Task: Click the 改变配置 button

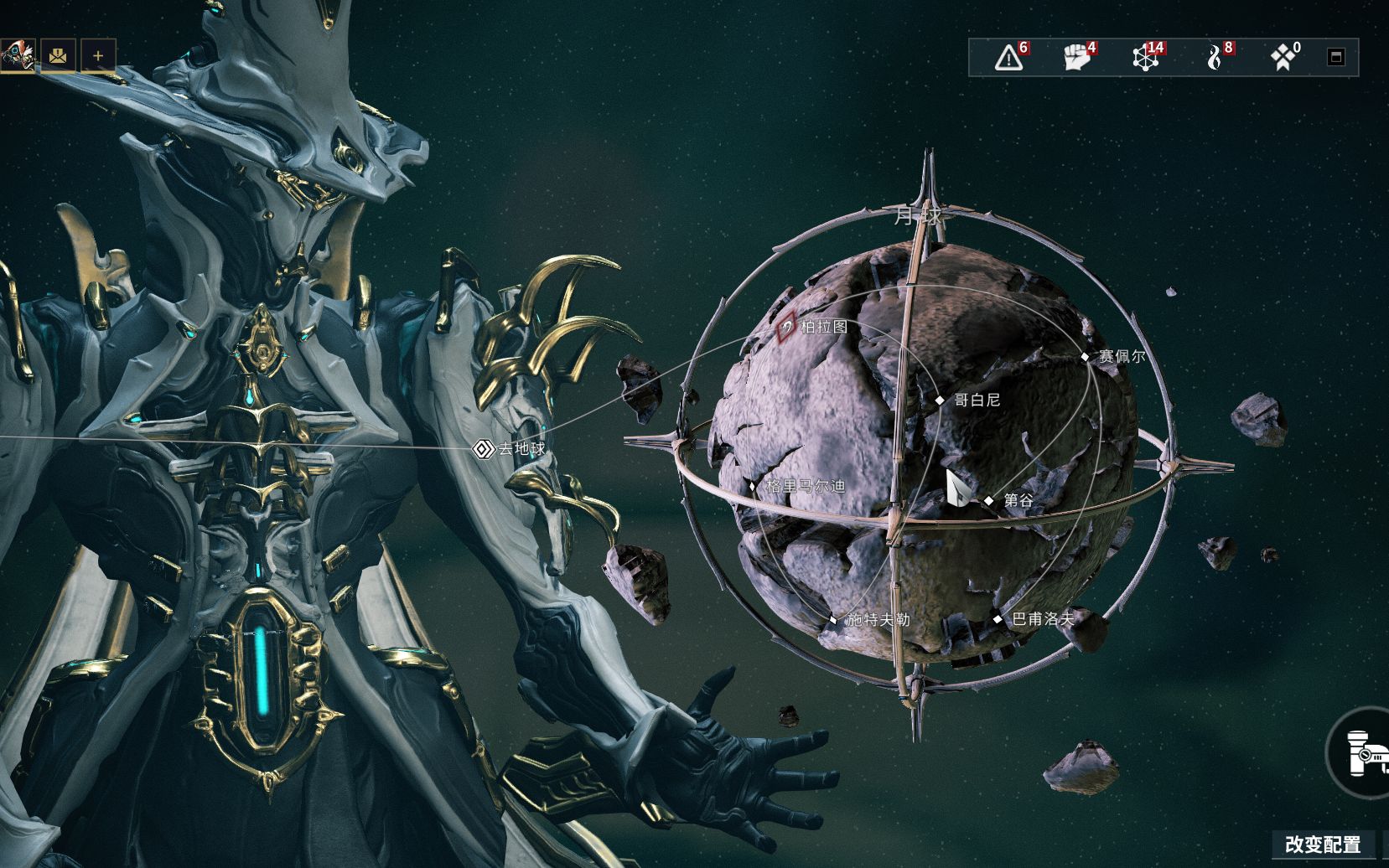Action: click(x=1322, y=845)
